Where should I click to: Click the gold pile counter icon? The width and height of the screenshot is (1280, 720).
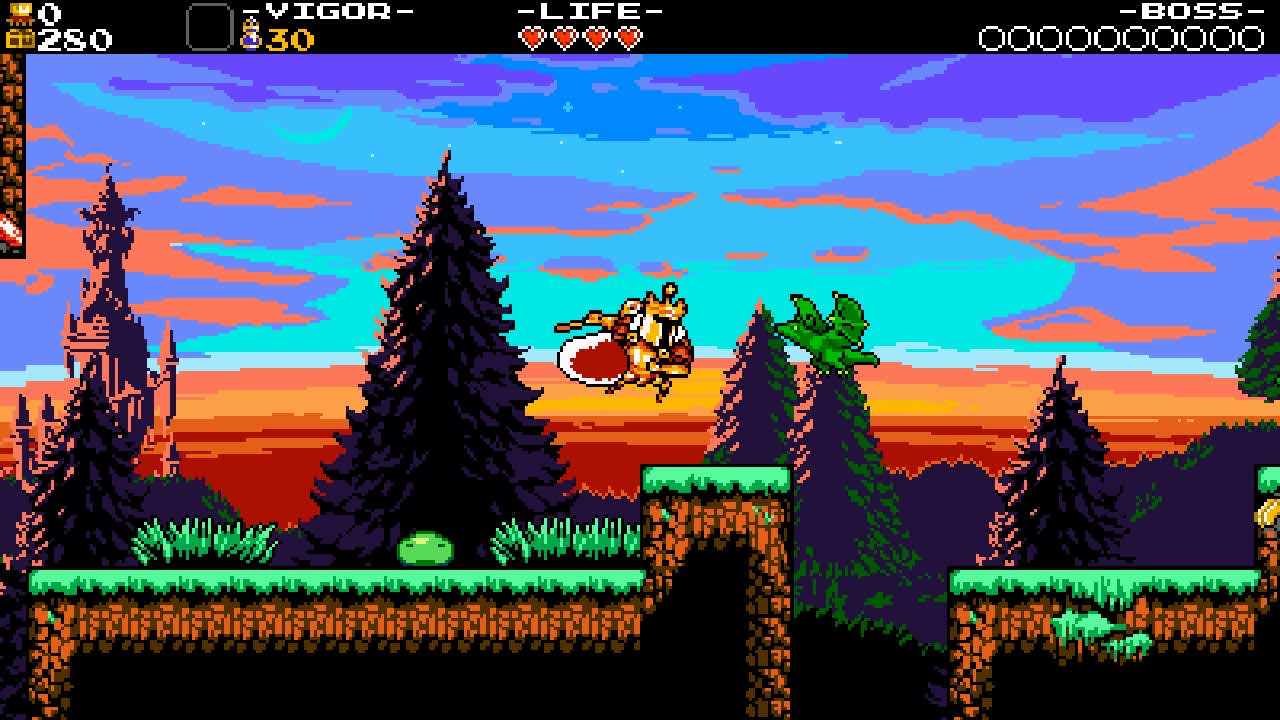(20, 10)
